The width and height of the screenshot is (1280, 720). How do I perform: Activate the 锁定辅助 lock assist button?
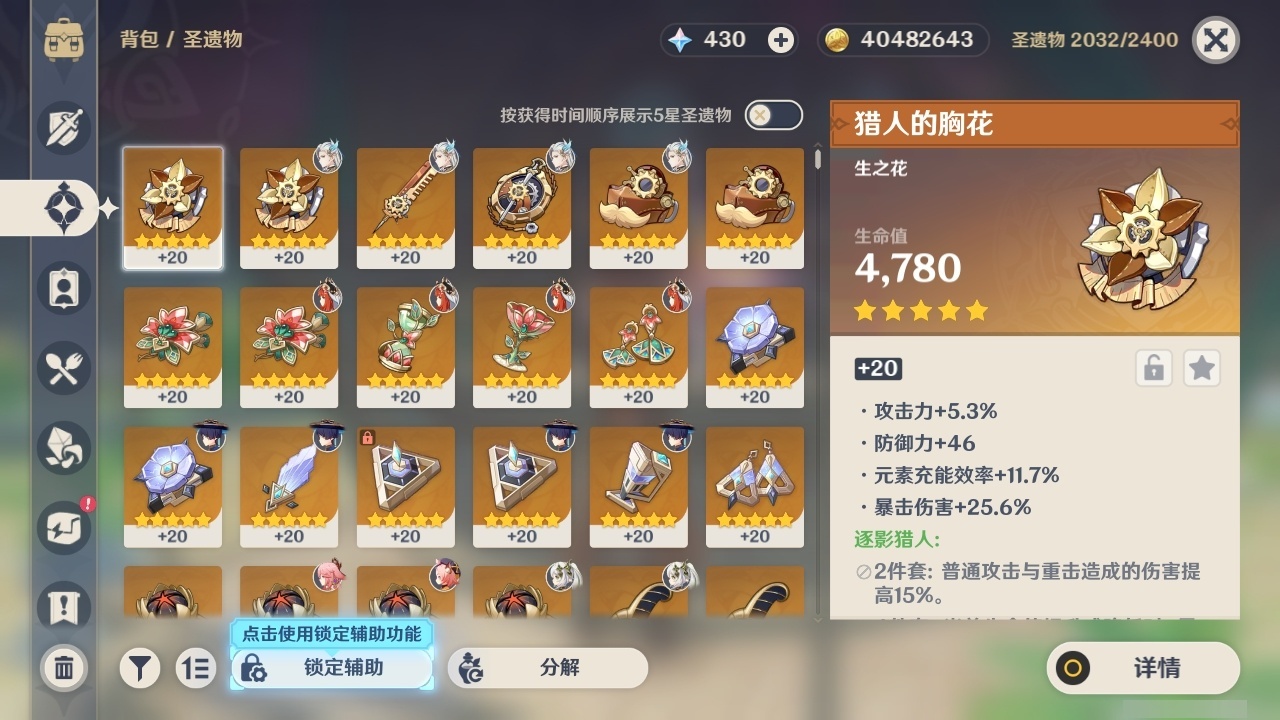(x=330, y=668)
